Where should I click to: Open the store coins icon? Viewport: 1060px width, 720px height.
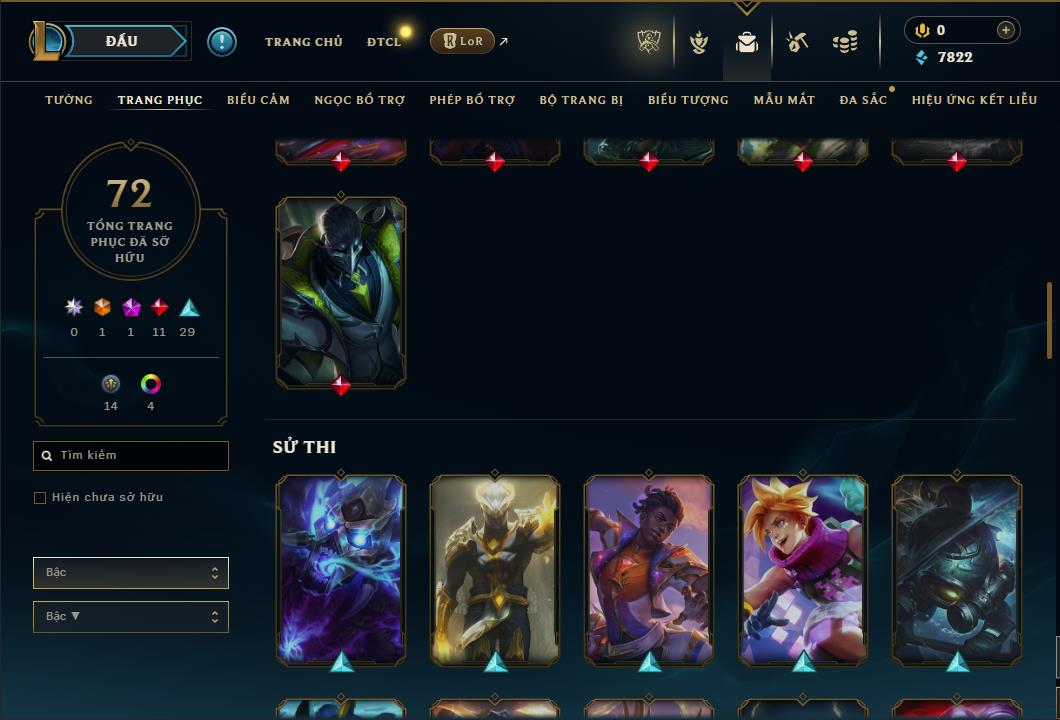(x=845, y=42)
